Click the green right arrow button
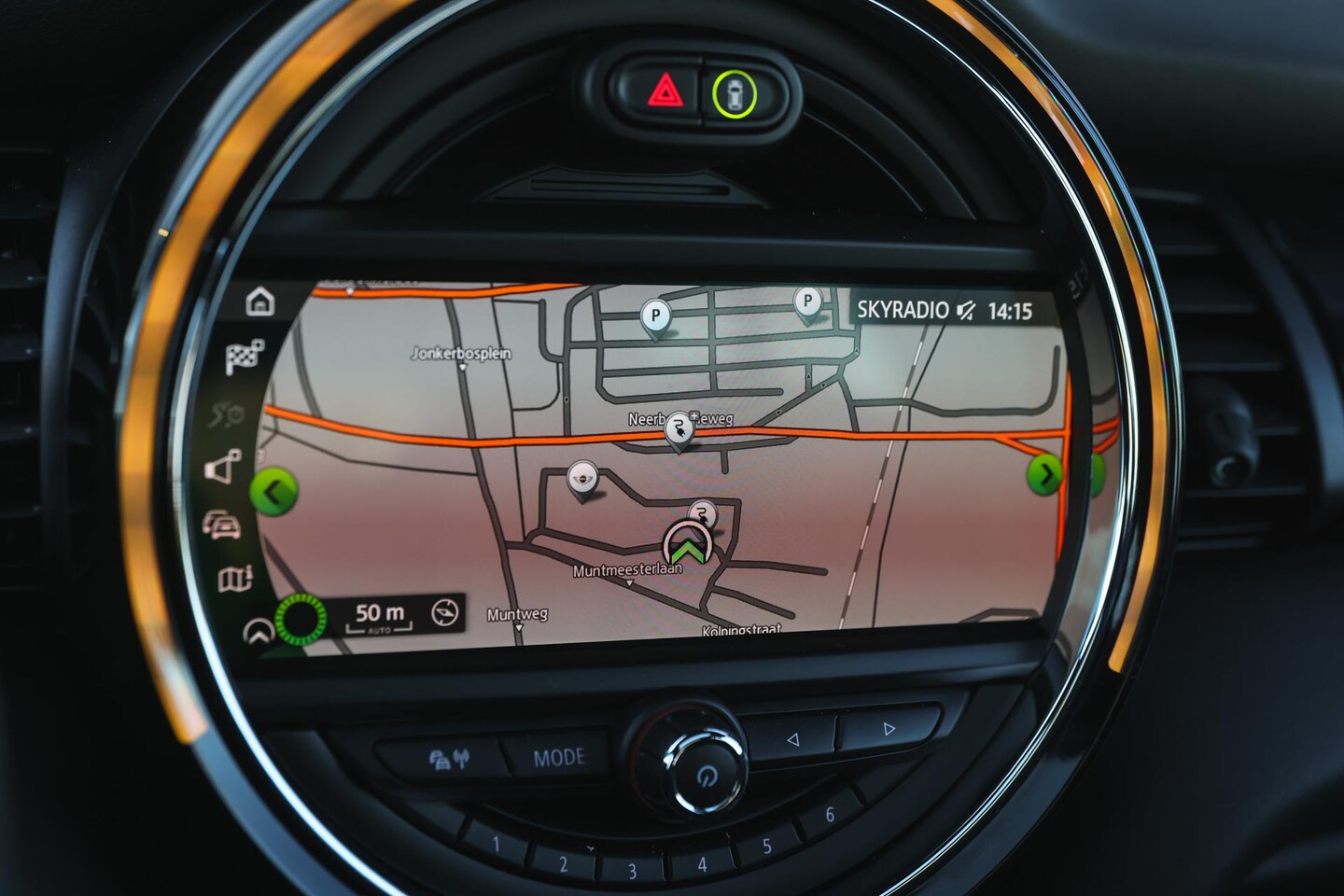Image resolution: width=1344 pixels, height=896 pixels. tap(1045, 475)
